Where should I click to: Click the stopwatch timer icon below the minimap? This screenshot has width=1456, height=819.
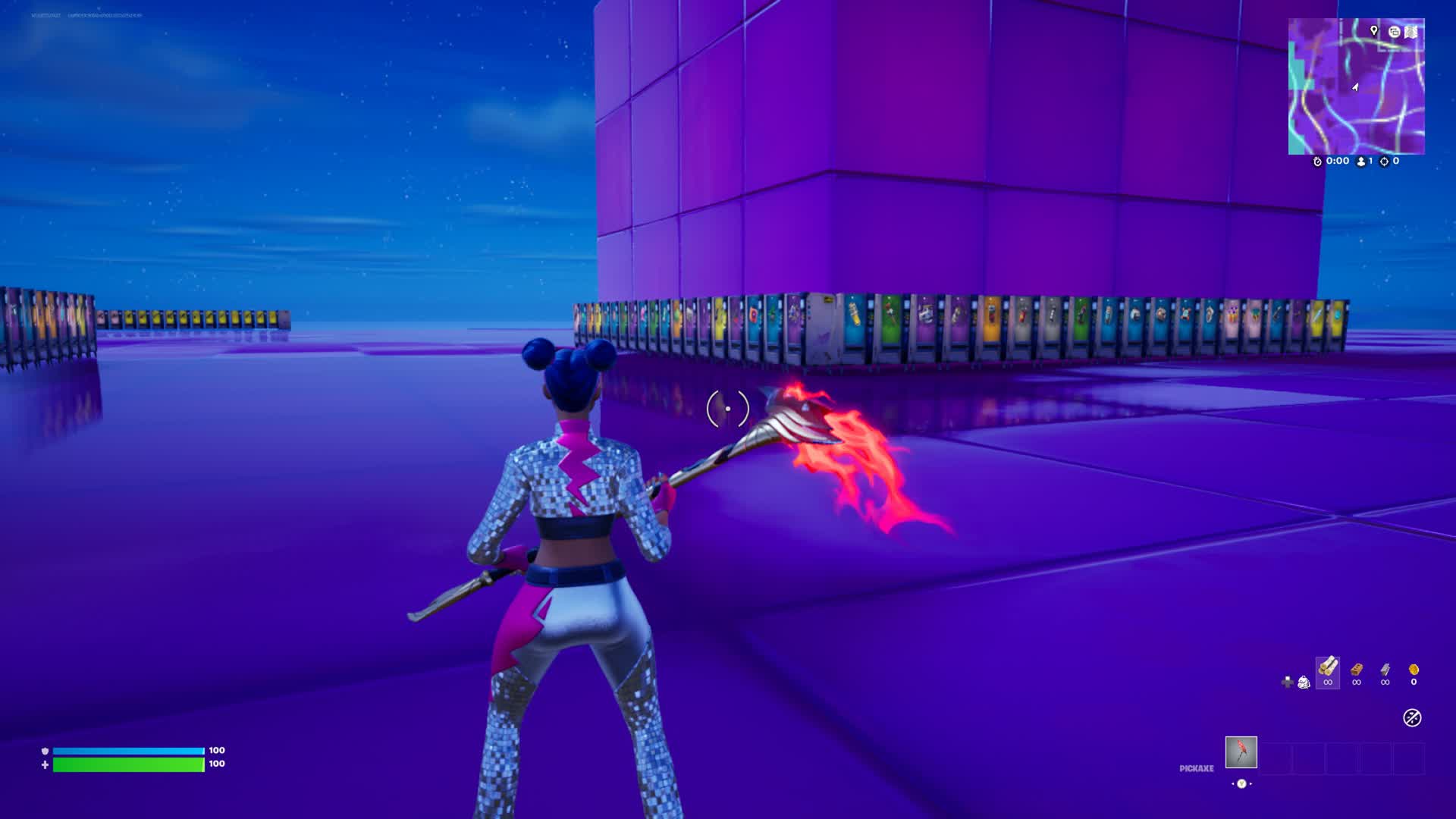point(1317,161)
